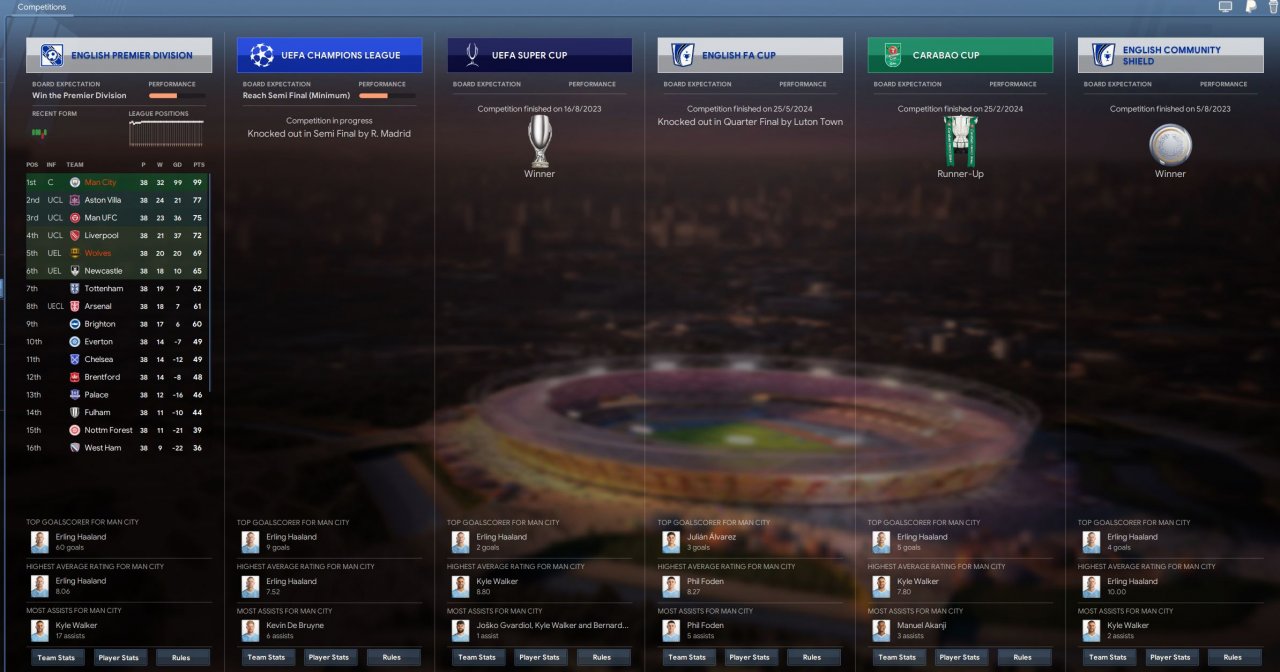View Rules for the UEFA Super Cup
The image size is (1280, 672).
(601, 657)
